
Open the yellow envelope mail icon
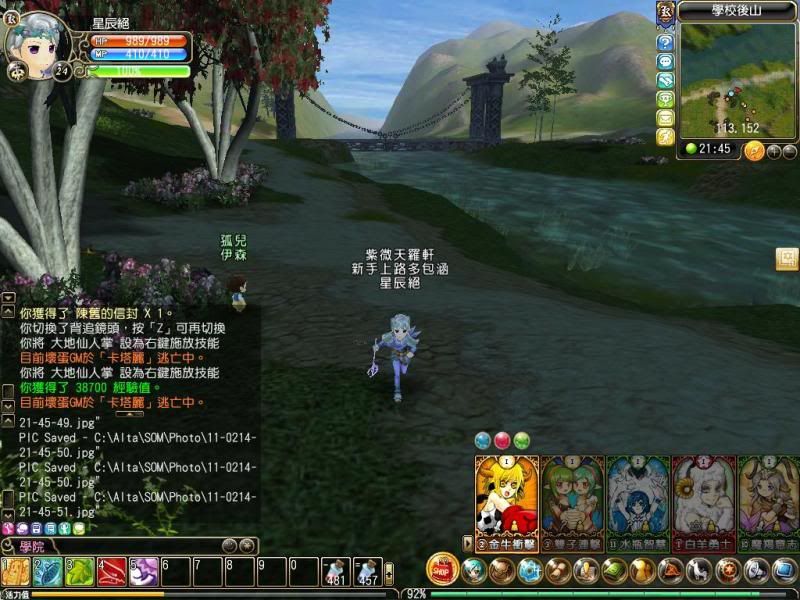click(x=665, y=118)
